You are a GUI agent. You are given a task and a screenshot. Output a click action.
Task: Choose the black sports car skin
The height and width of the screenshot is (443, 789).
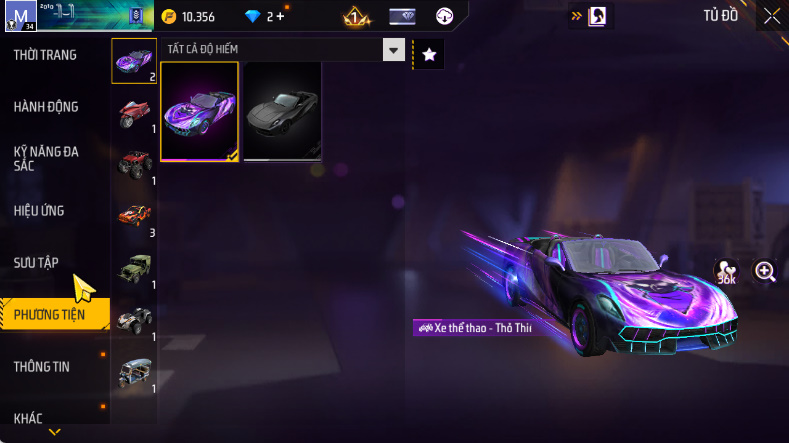282,111
